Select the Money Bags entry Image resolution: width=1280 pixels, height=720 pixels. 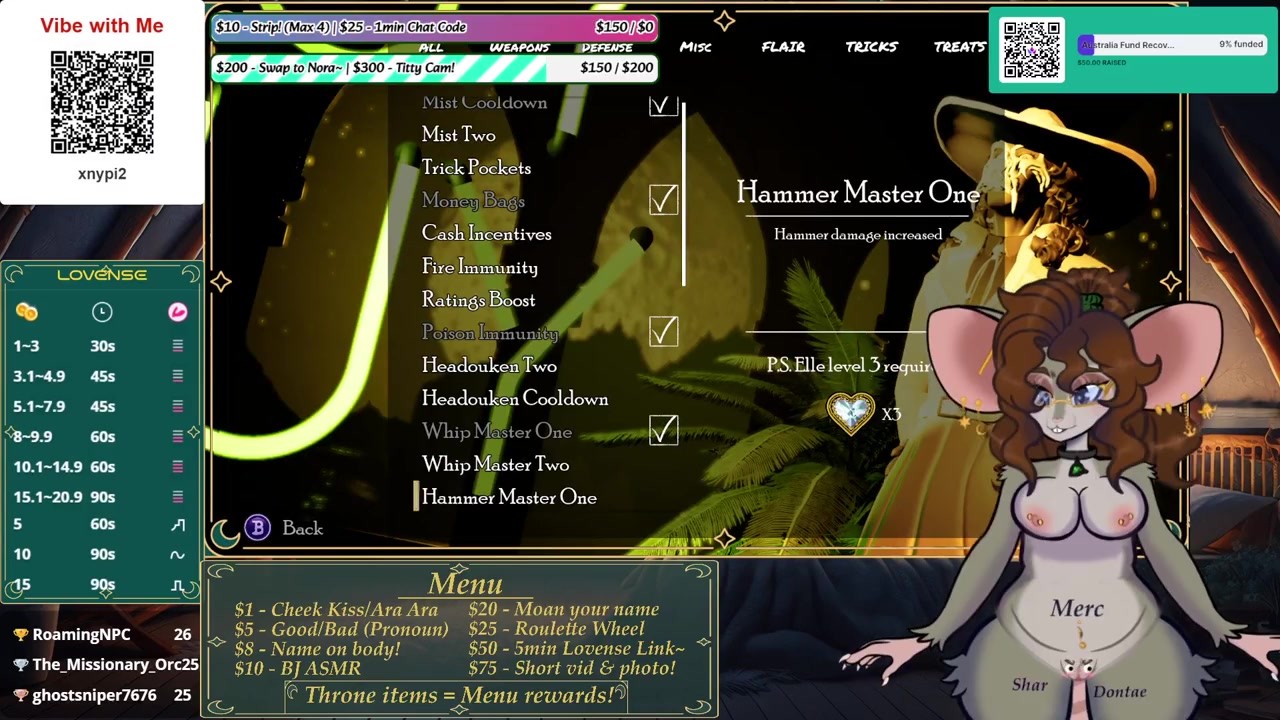pos(473,201)
